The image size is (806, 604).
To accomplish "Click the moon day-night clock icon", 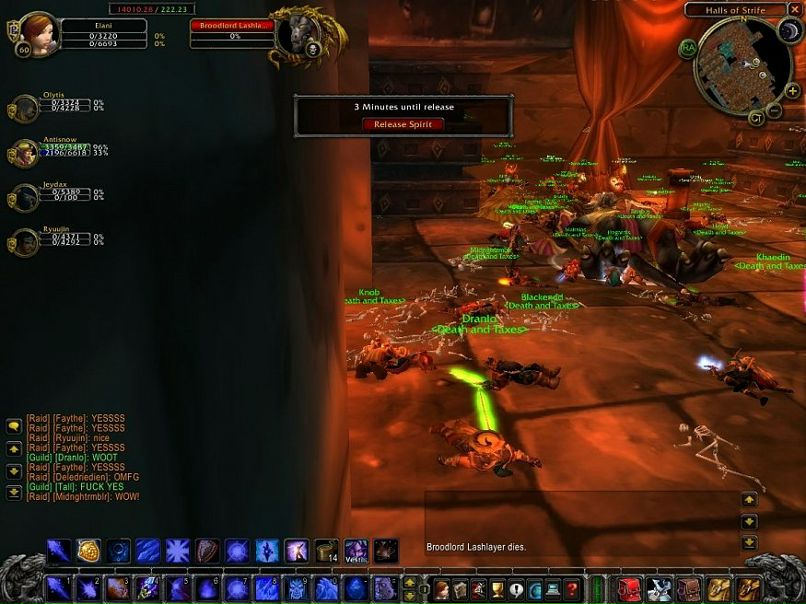I will click(x=788, y=30).
